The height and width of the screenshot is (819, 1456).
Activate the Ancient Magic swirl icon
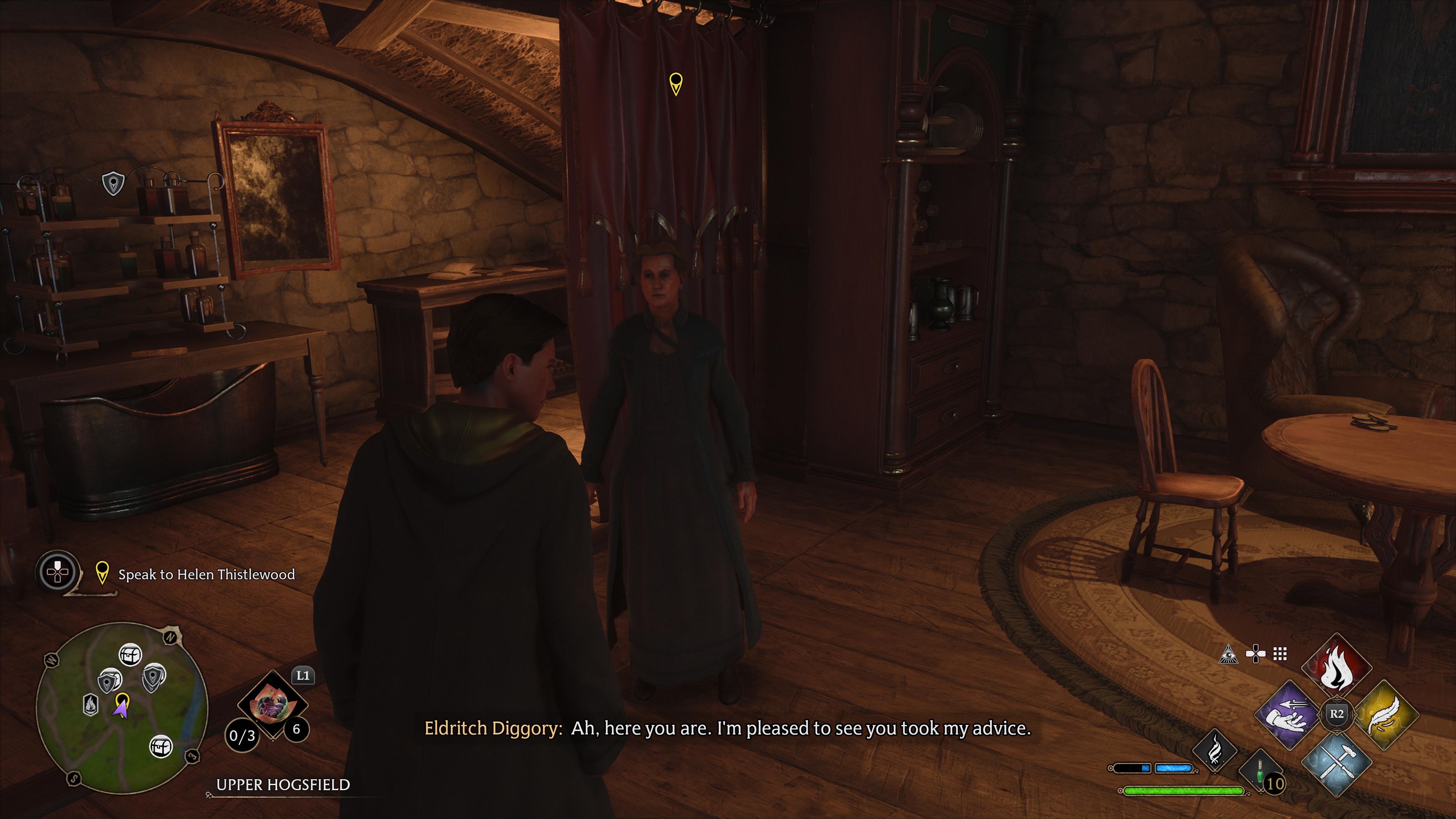[x=1214, y=751]
